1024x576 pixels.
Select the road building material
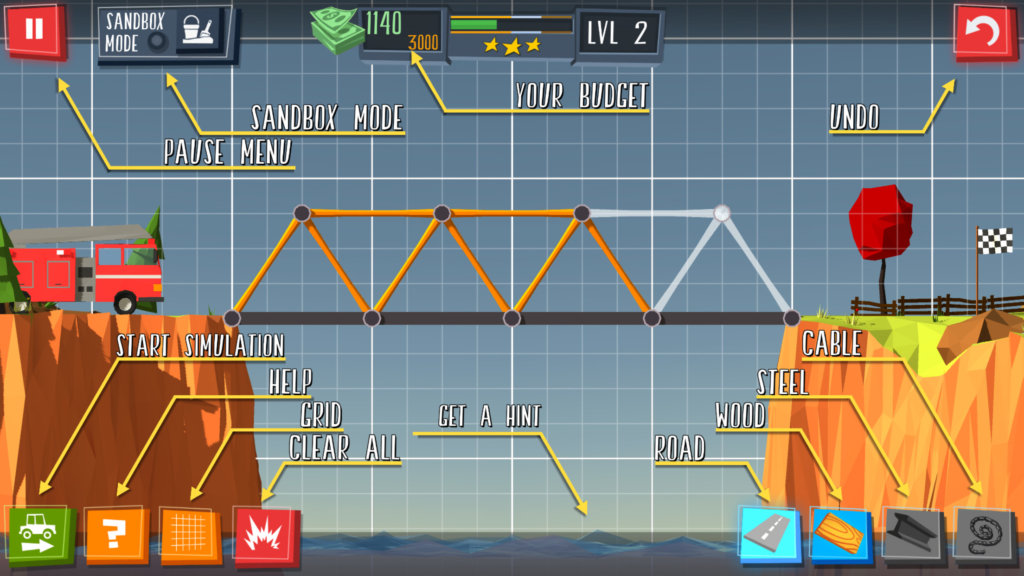point(770,534)
